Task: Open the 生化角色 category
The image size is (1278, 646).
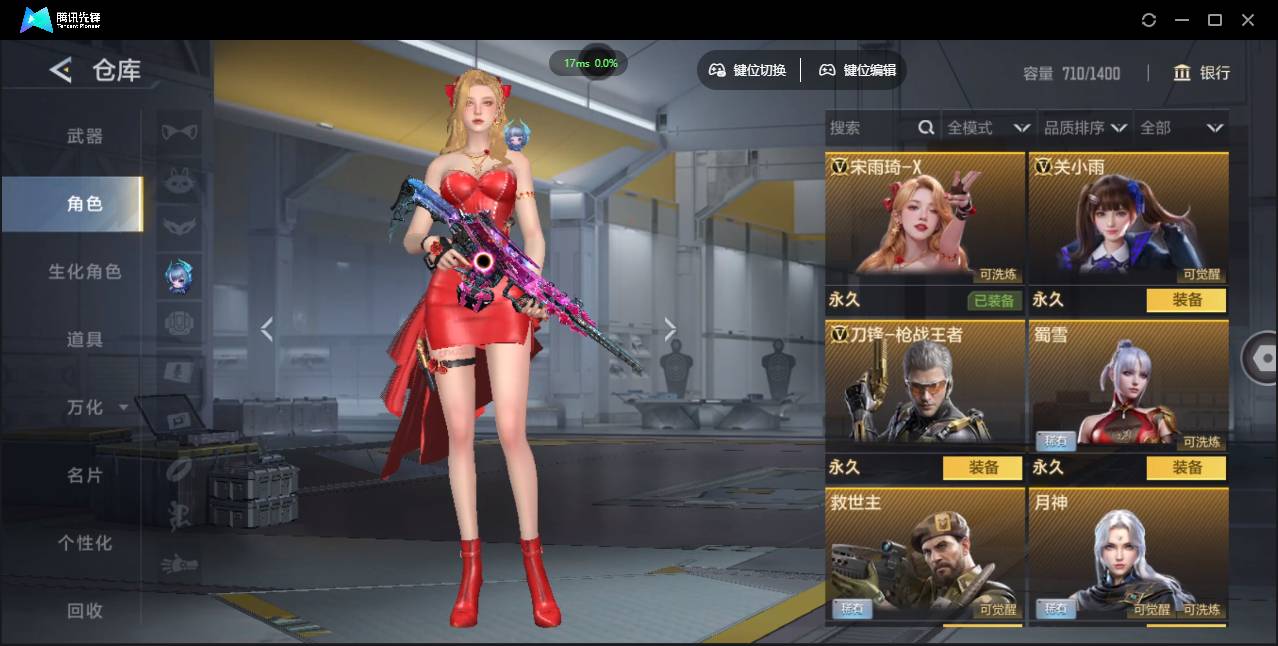Action: [85, 272]
